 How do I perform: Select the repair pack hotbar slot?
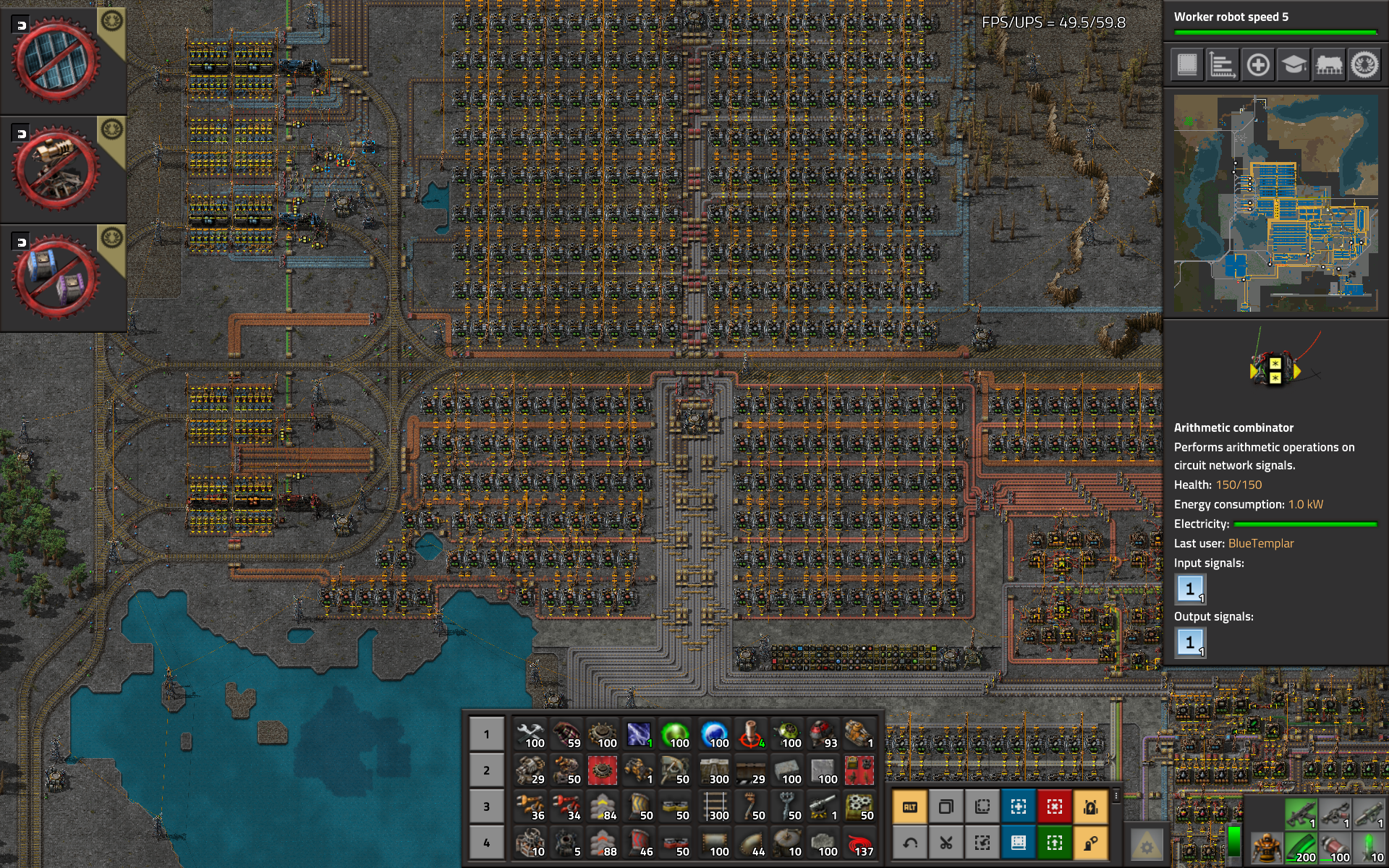(x=530, y=734)
